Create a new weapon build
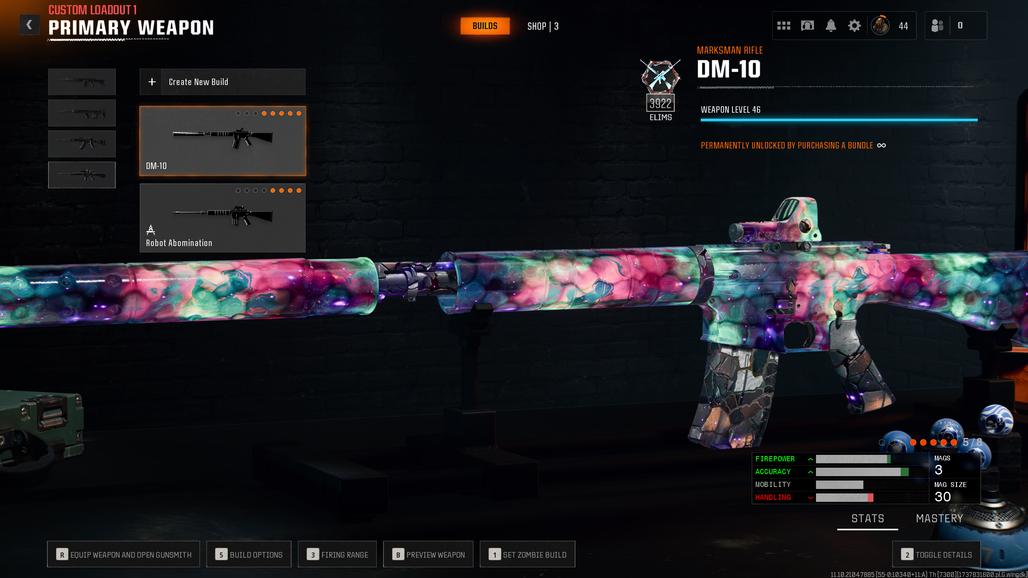The width and height of the screenshot is (1028, 578). tap(222, 82)
